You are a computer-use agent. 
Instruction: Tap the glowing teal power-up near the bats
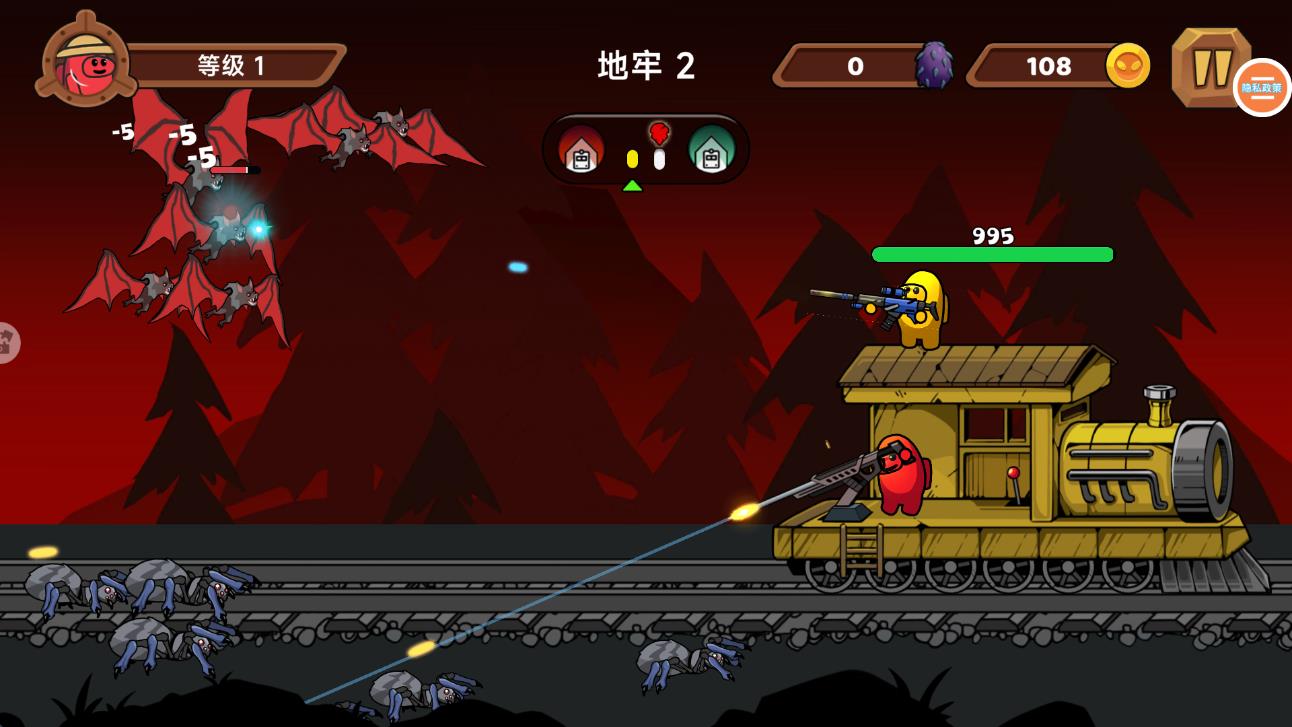click(x=259, y=227)
